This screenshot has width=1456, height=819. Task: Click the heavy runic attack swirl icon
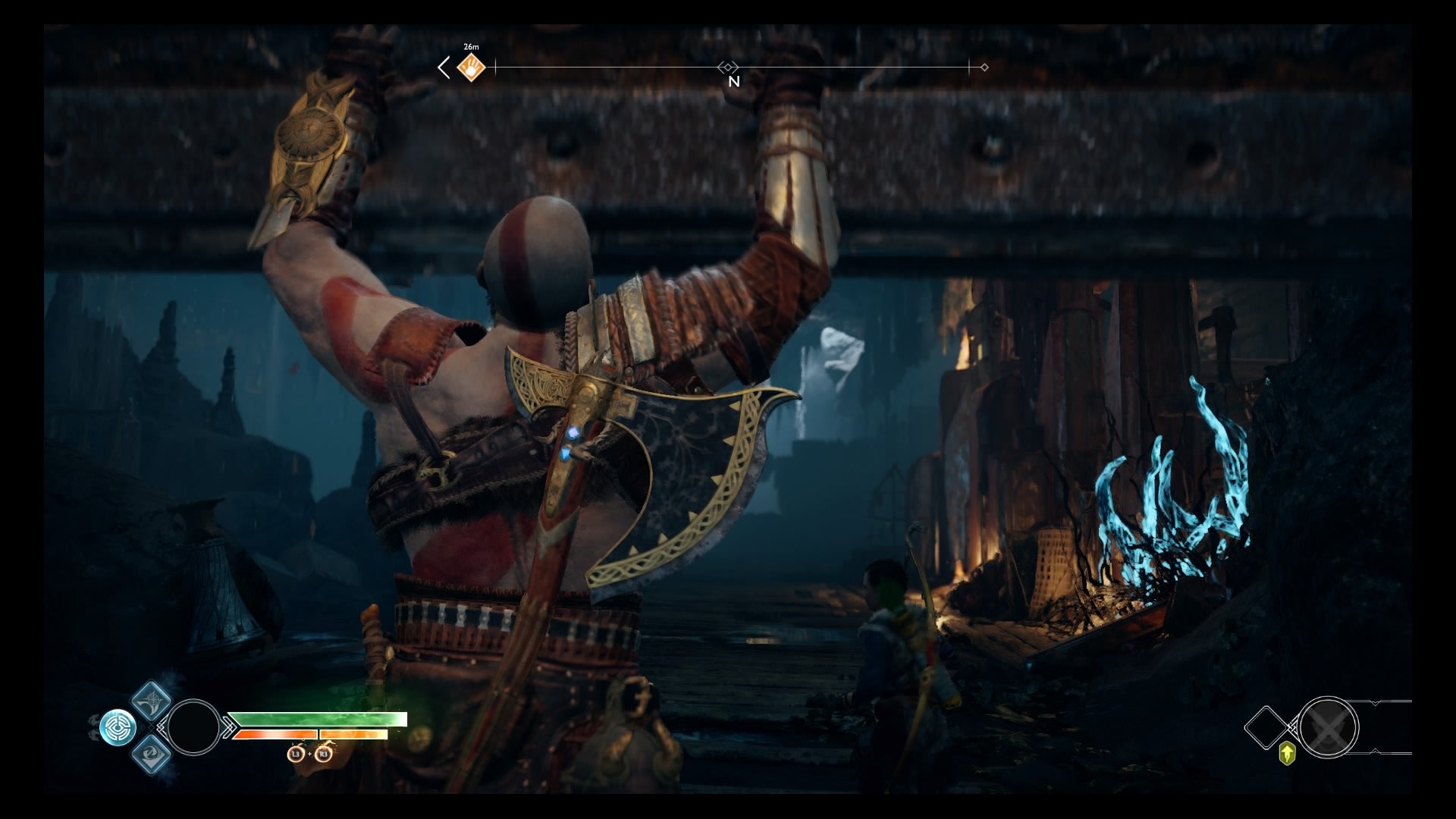tap(152, 755)
